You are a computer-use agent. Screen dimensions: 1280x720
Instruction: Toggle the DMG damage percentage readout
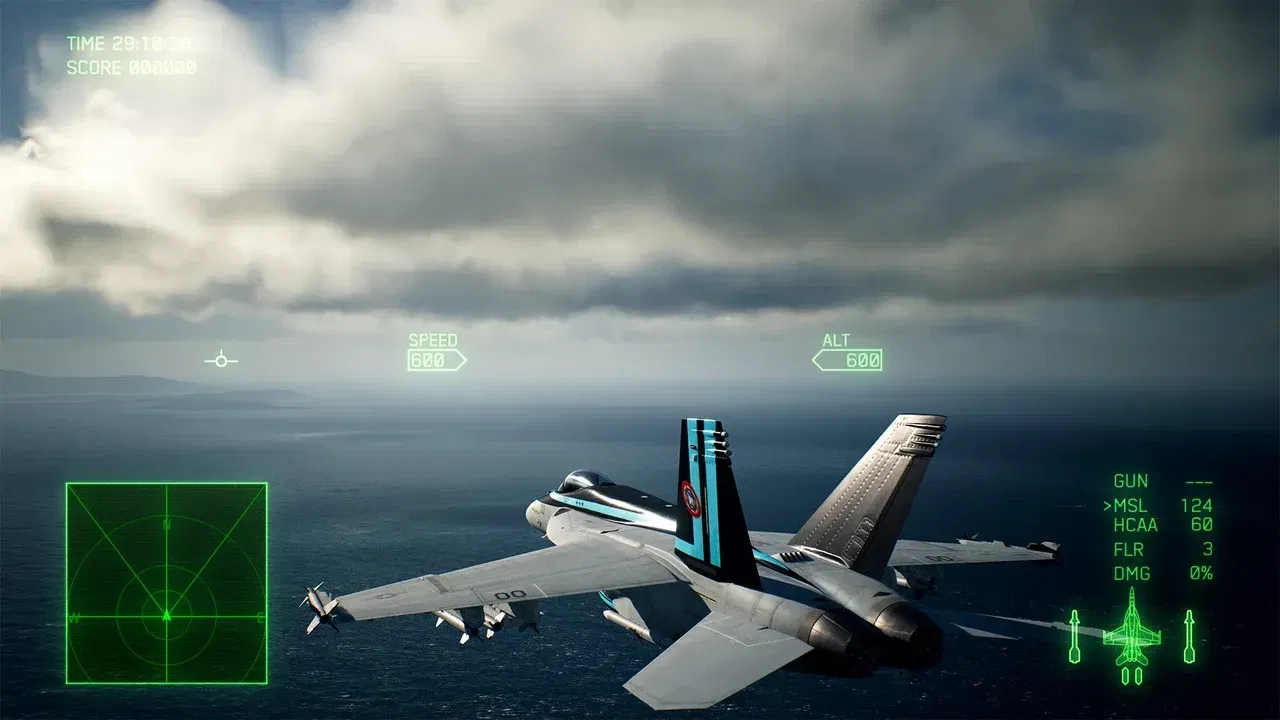pyautogui.click(x=1131, y=573)
